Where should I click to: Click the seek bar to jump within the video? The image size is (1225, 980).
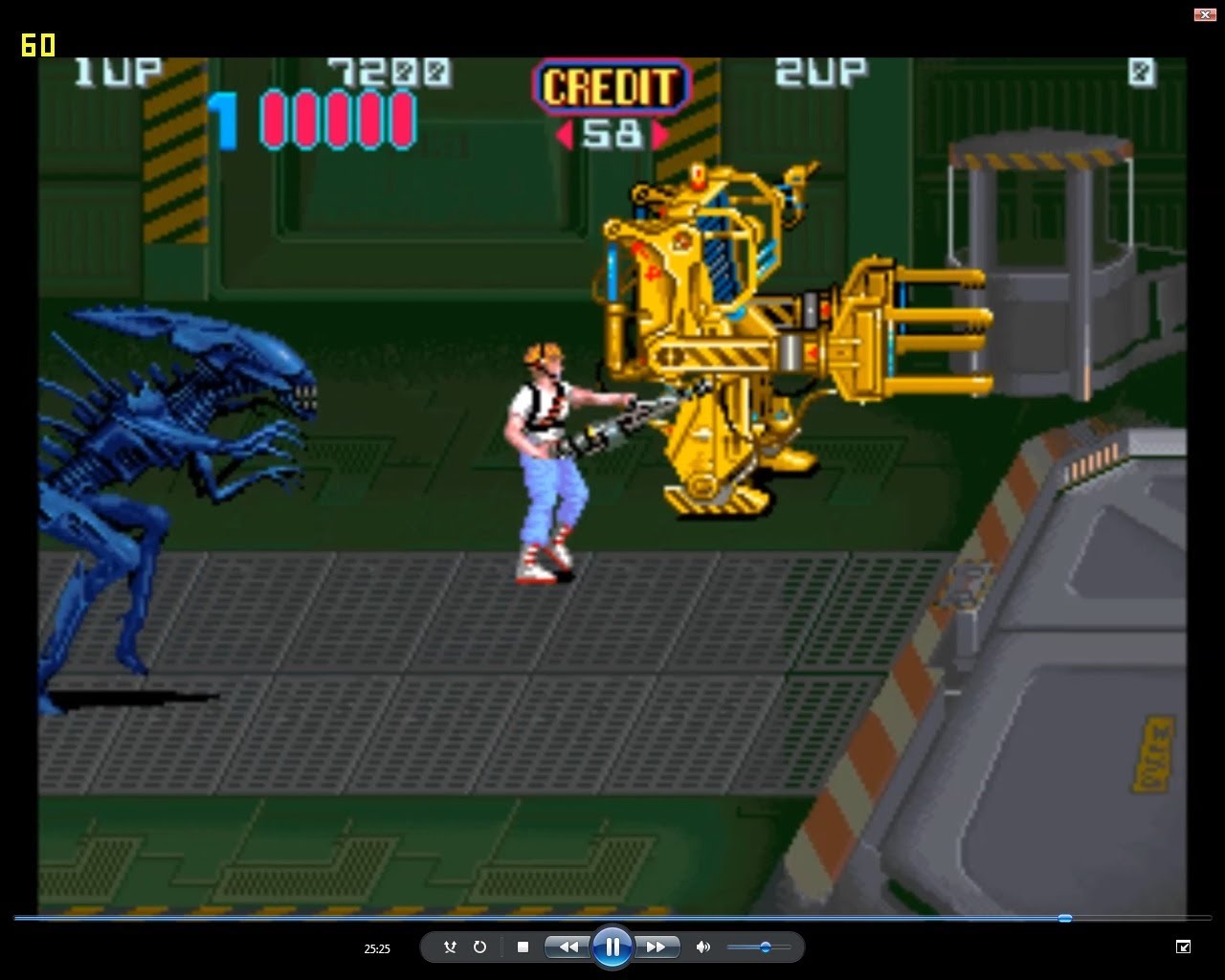pos(612,918)
